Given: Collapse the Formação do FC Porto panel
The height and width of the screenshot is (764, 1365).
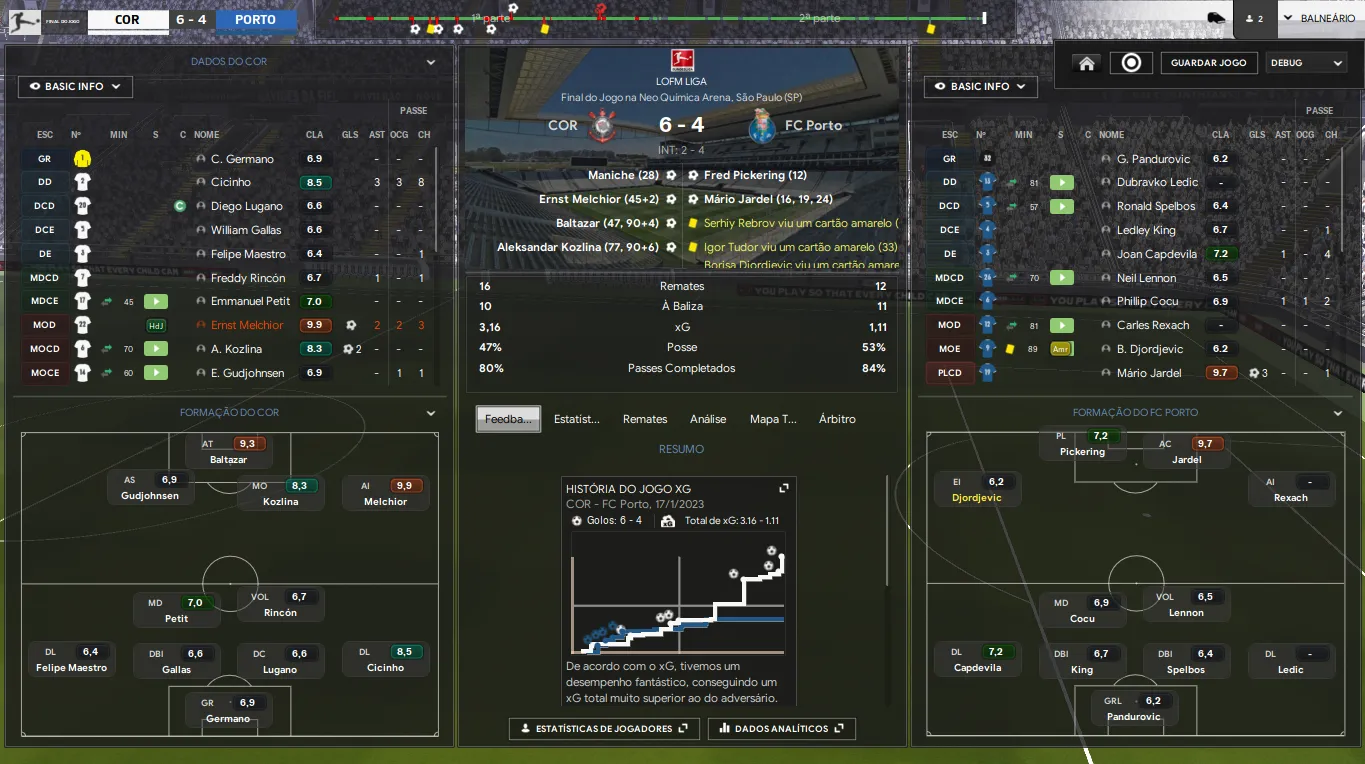Looking at the screenshot, I should coord(1337,413).
